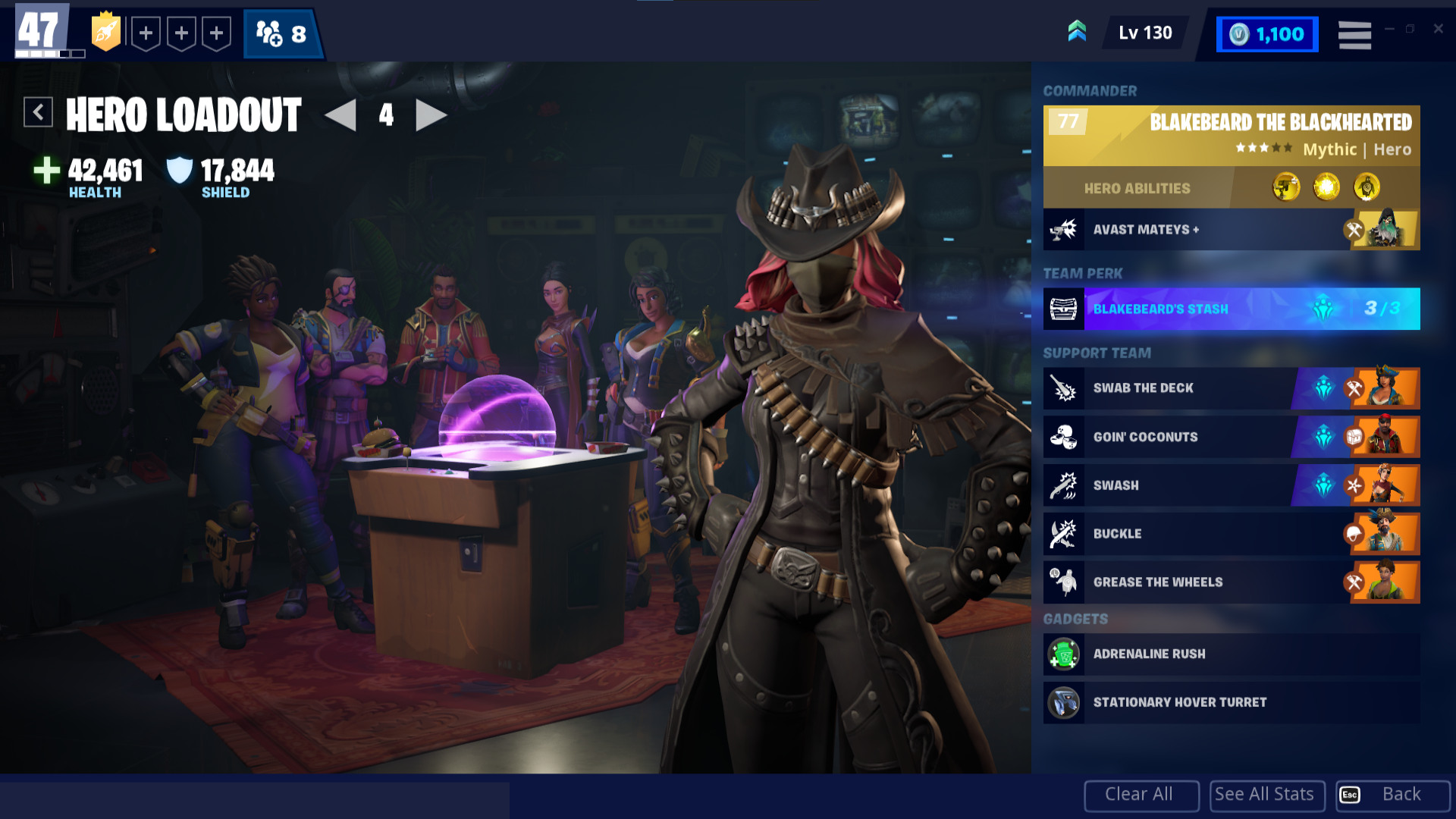The width and height of the screenshot is (1456, 819).
Task: Clear All hero loadout slots
Action: coord(1141,795)
